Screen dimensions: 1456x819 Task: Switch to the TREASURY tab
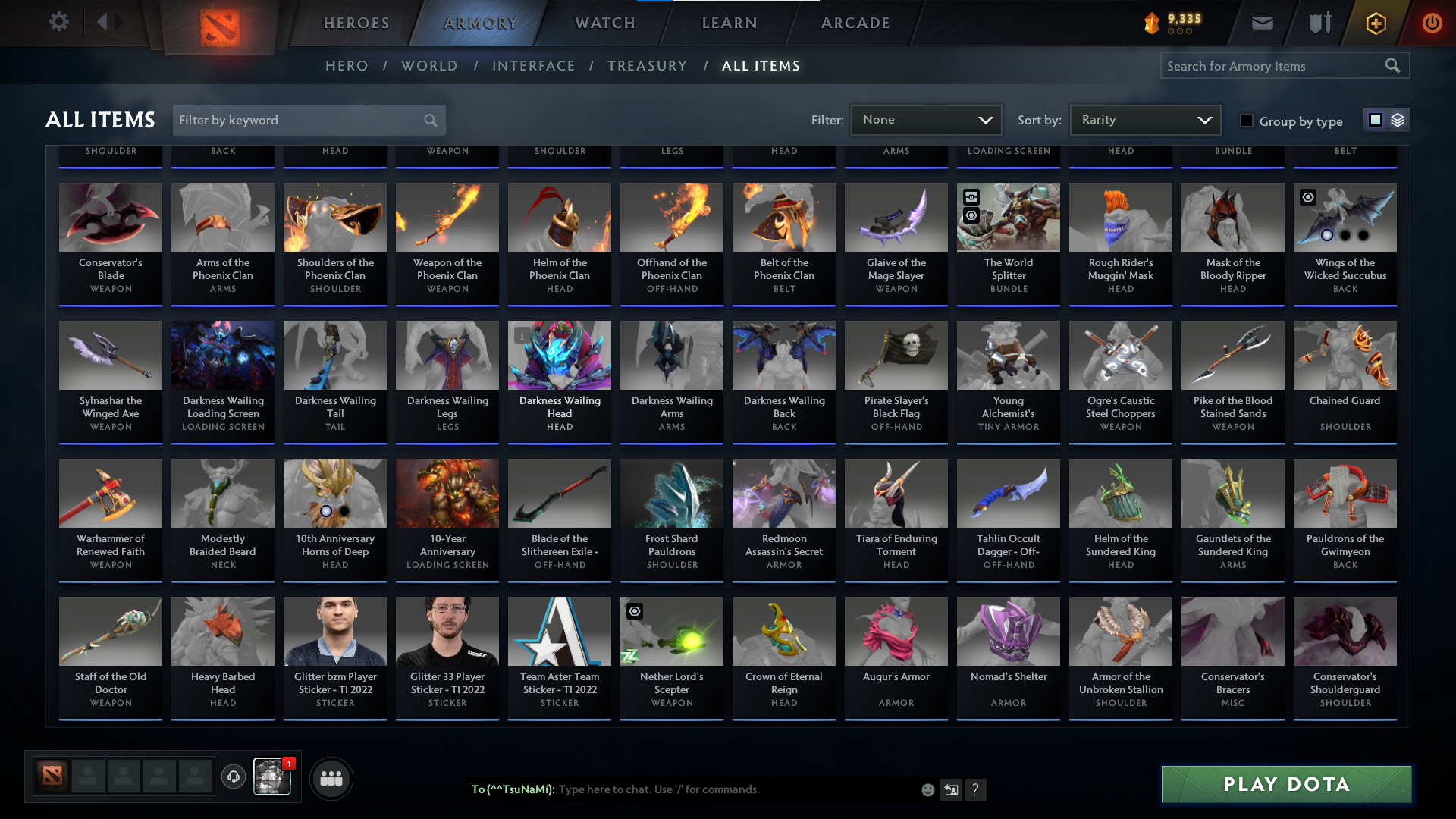(647, 66)
